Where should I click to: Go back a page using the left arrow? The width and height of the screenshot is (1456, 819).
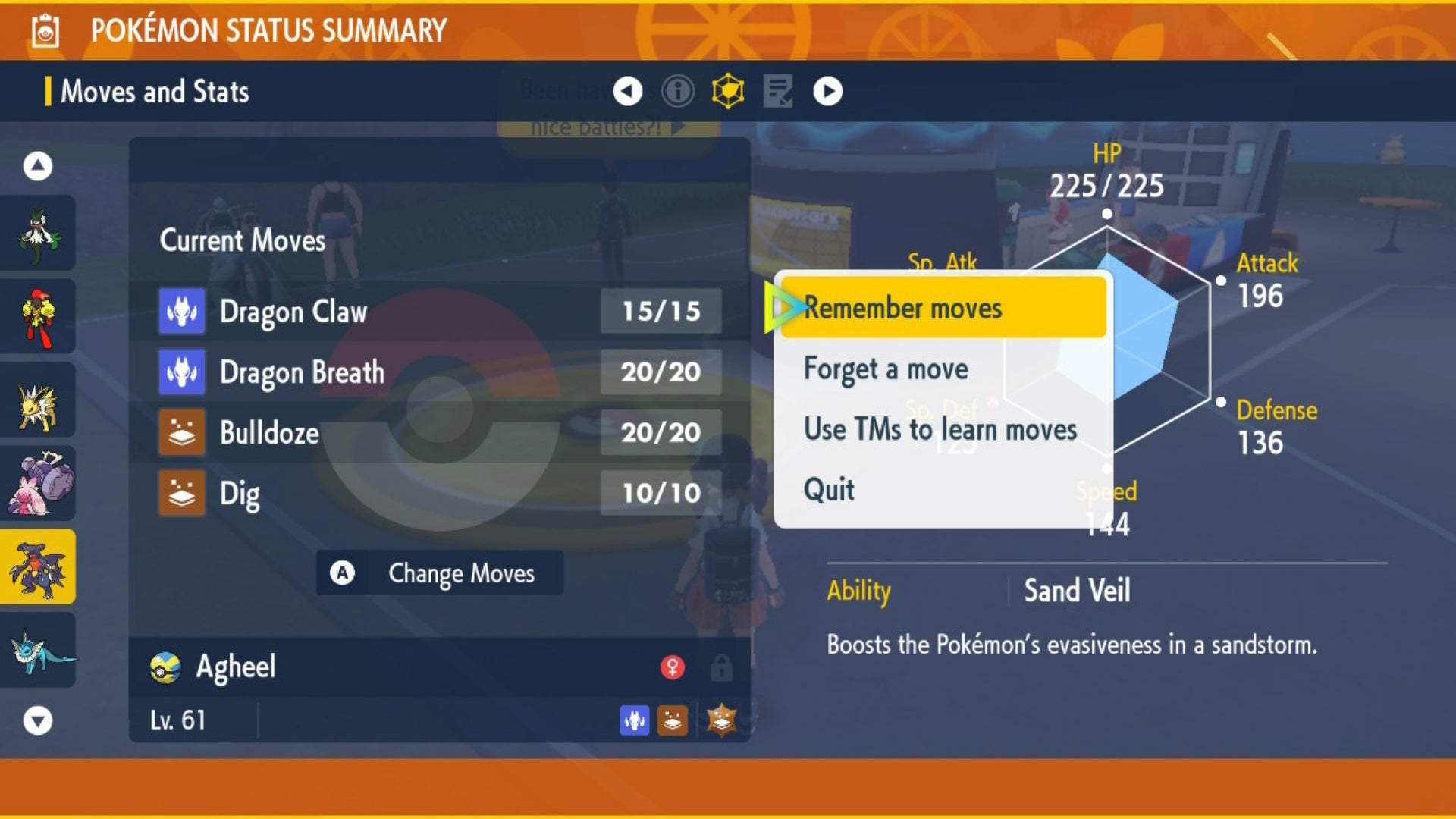coord(627,91)
